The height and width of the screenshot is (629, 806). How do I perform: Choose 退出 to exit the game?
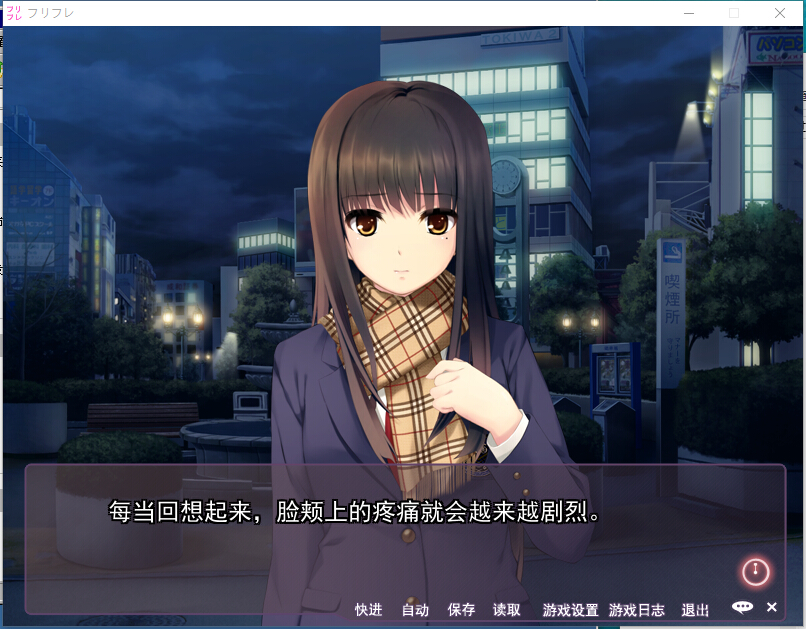tap(695, 610)
